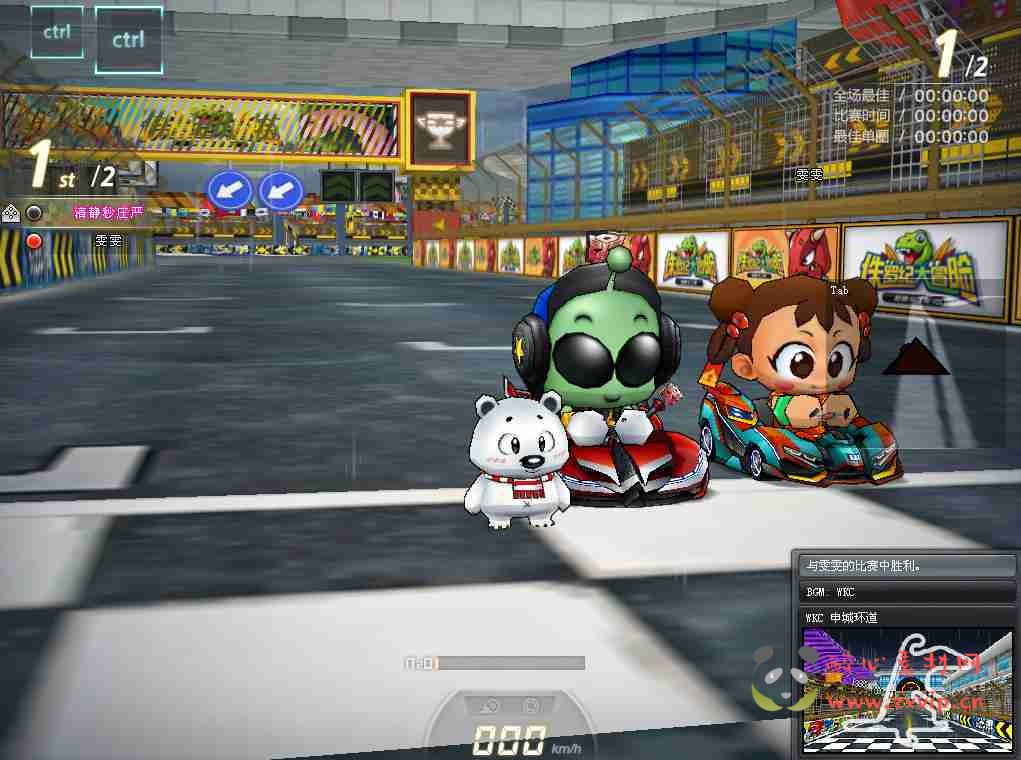The height and width of the screenshot is (760, 1021).
Task: Select player 清静秒庄严 in the ranking list
Action: 108,212
